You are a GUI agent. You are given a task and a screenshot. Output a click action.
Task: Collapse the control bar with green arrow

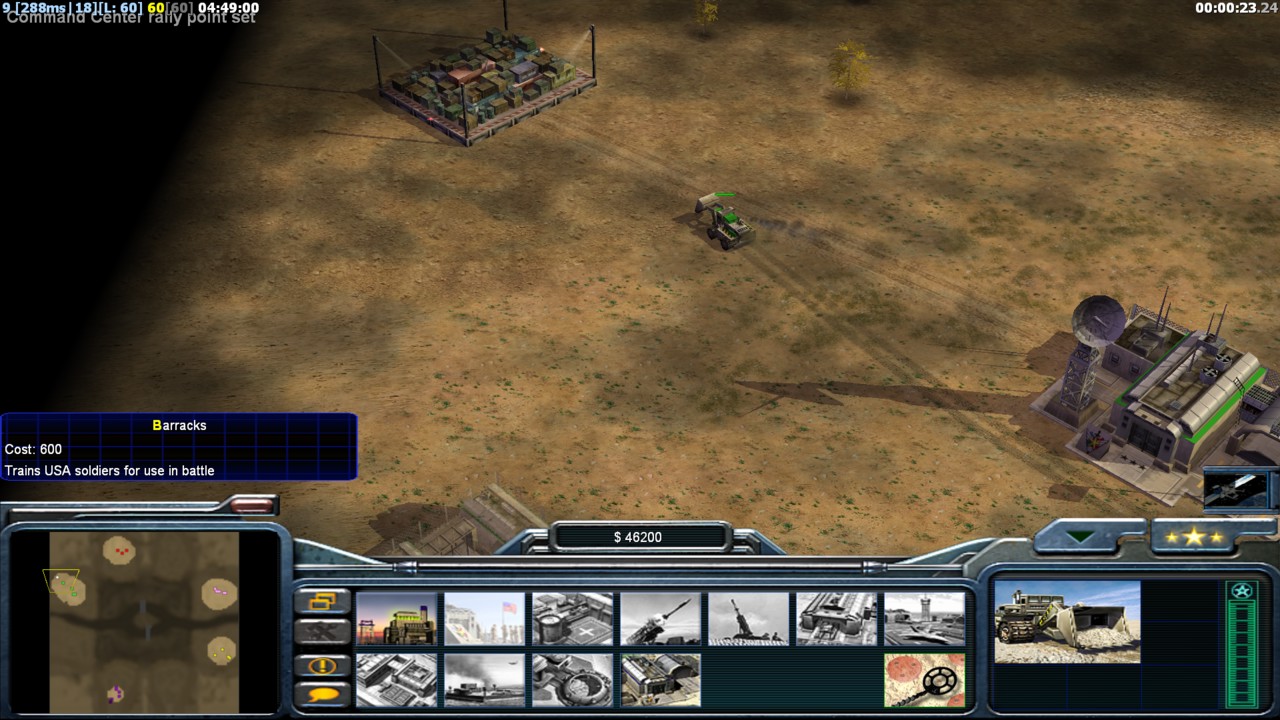point(1081,537)
